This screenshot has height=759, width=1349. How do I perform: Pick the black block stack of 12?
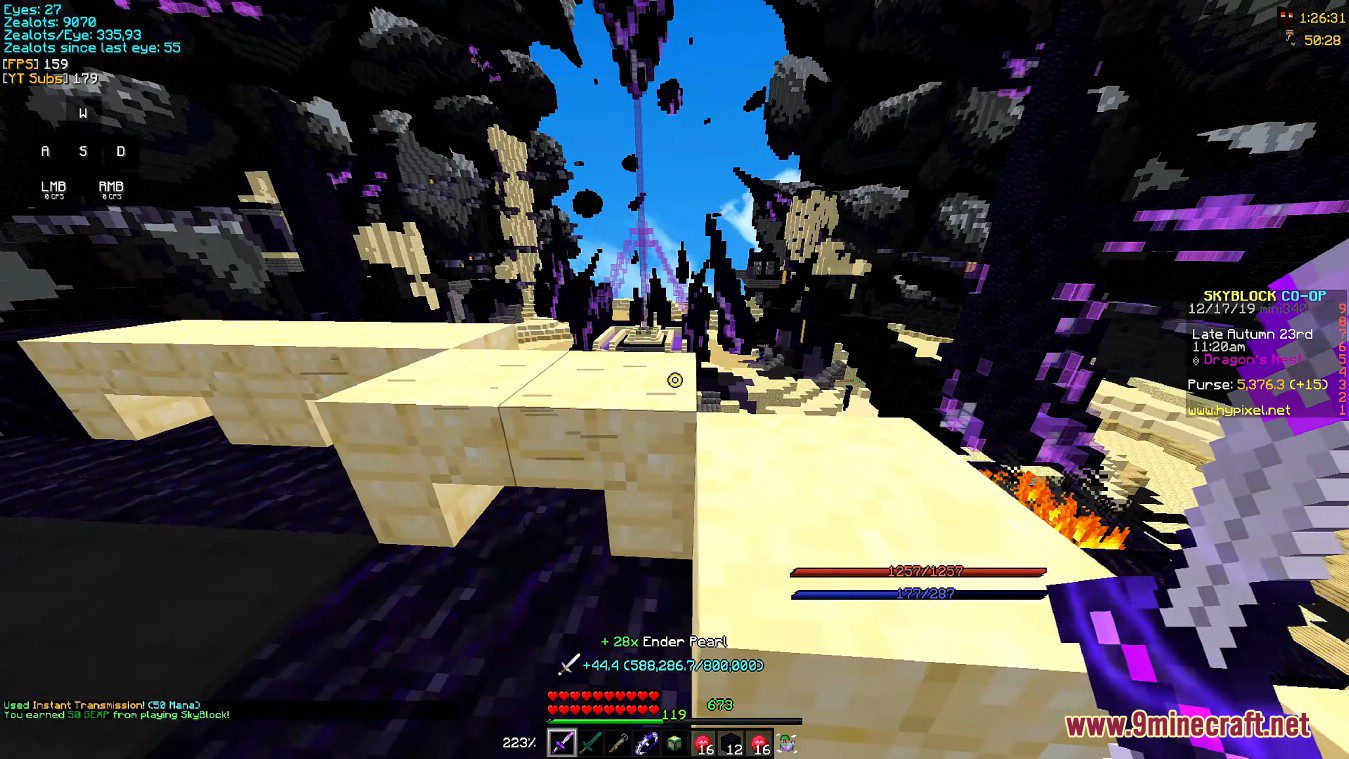731,744
